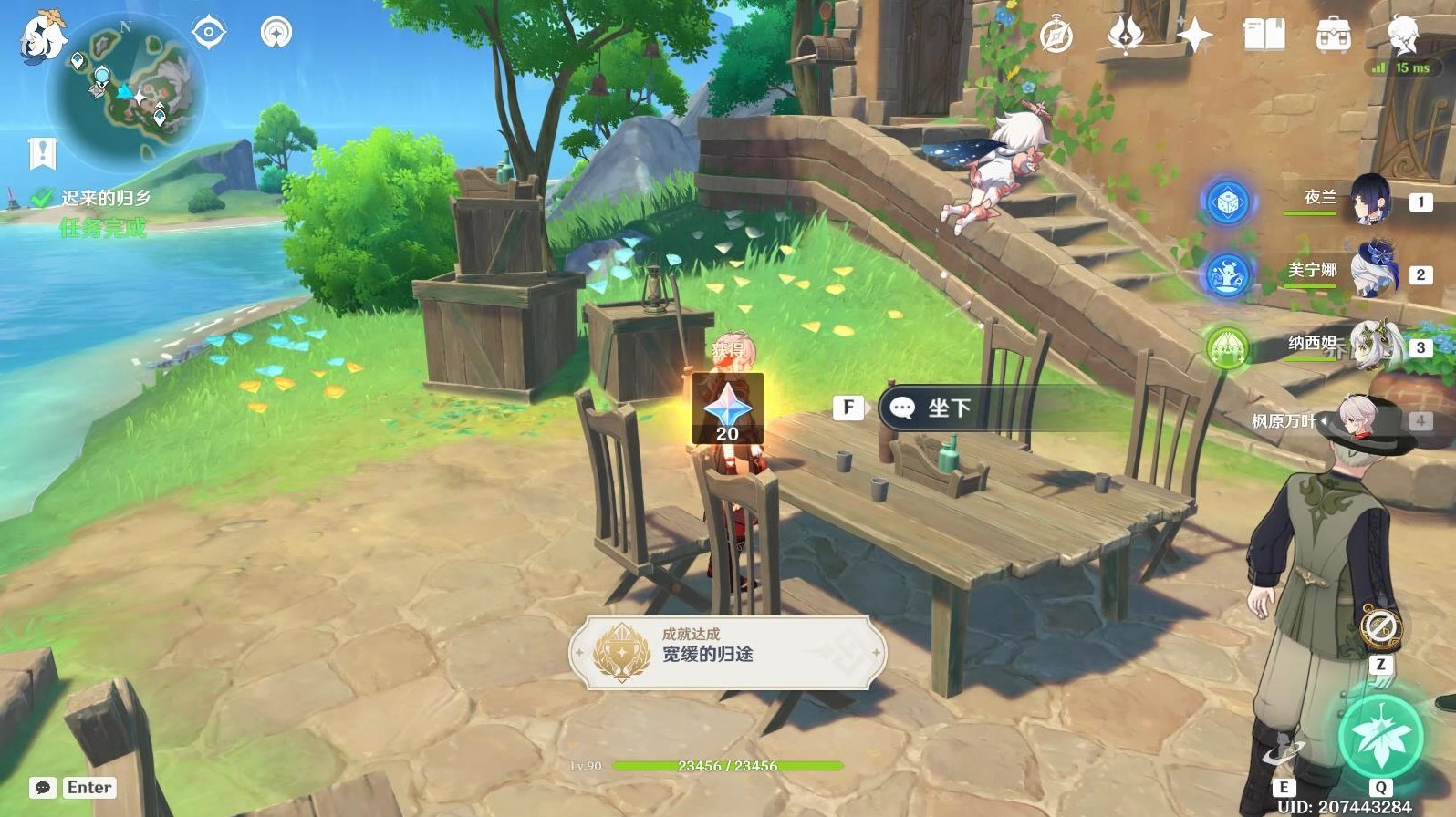Open the swirl arrow icon beside minimap

click(276, 33)
